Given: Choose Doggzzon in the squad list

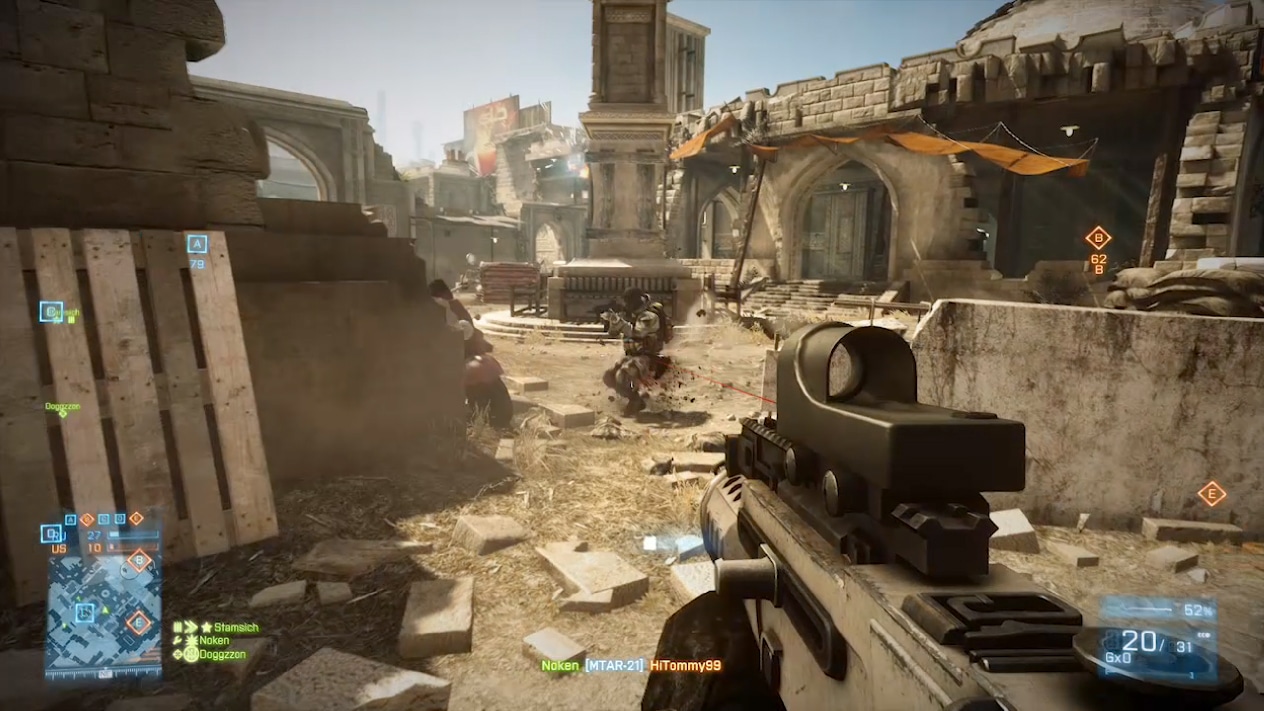Looking at the screenshot, I should tap(220, 654).
